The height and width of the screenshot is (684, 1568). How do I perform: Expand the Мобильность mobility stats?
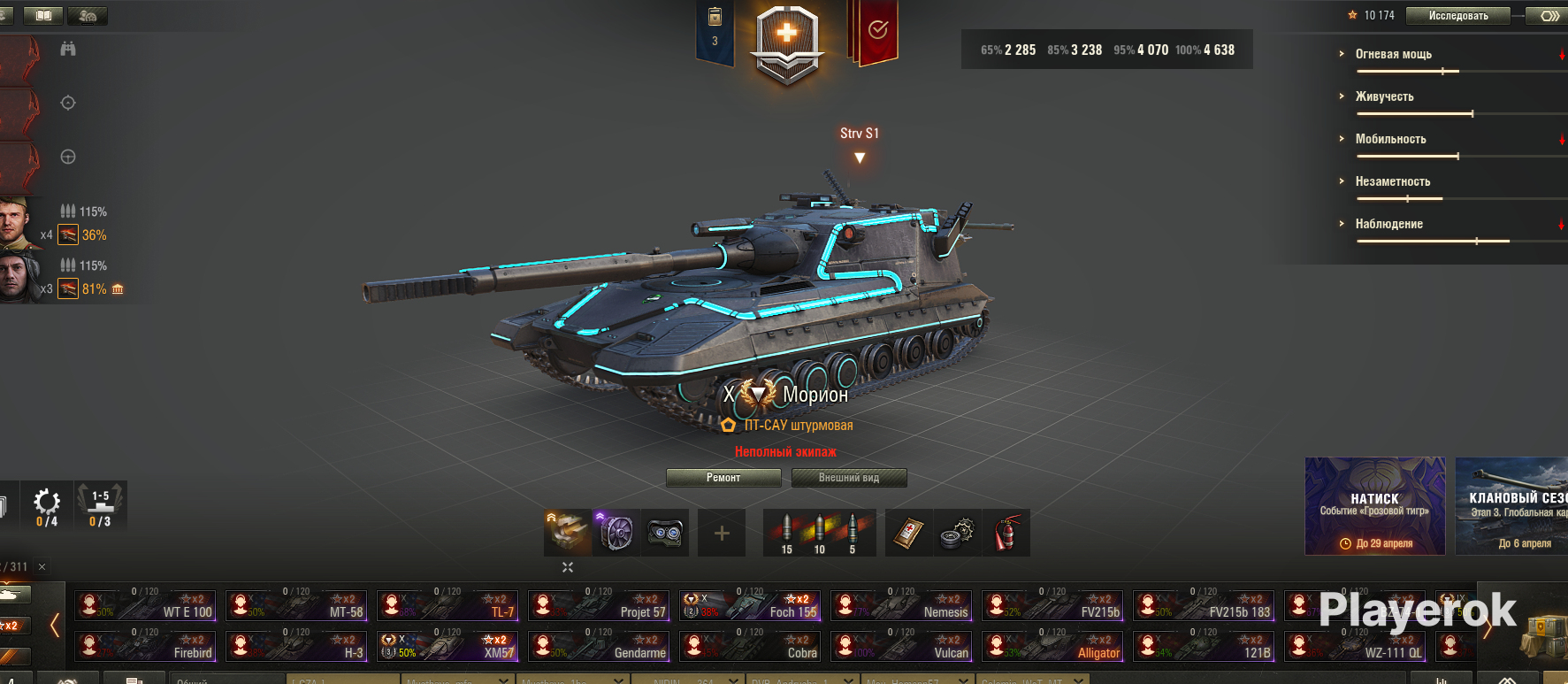pyautogui.click(x=1390, y=139)
